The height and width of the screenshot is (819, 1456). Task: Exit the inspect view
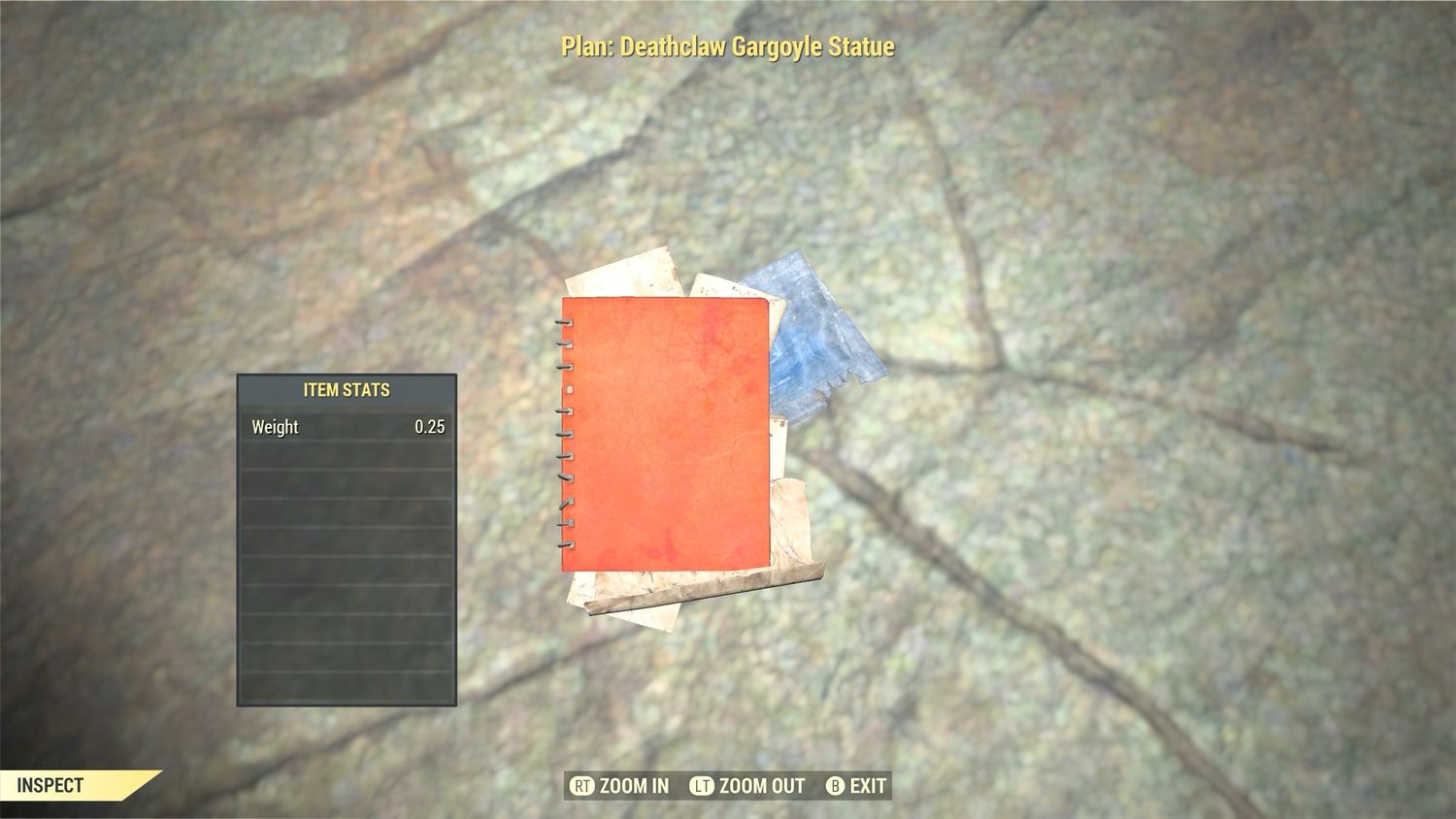856,786
